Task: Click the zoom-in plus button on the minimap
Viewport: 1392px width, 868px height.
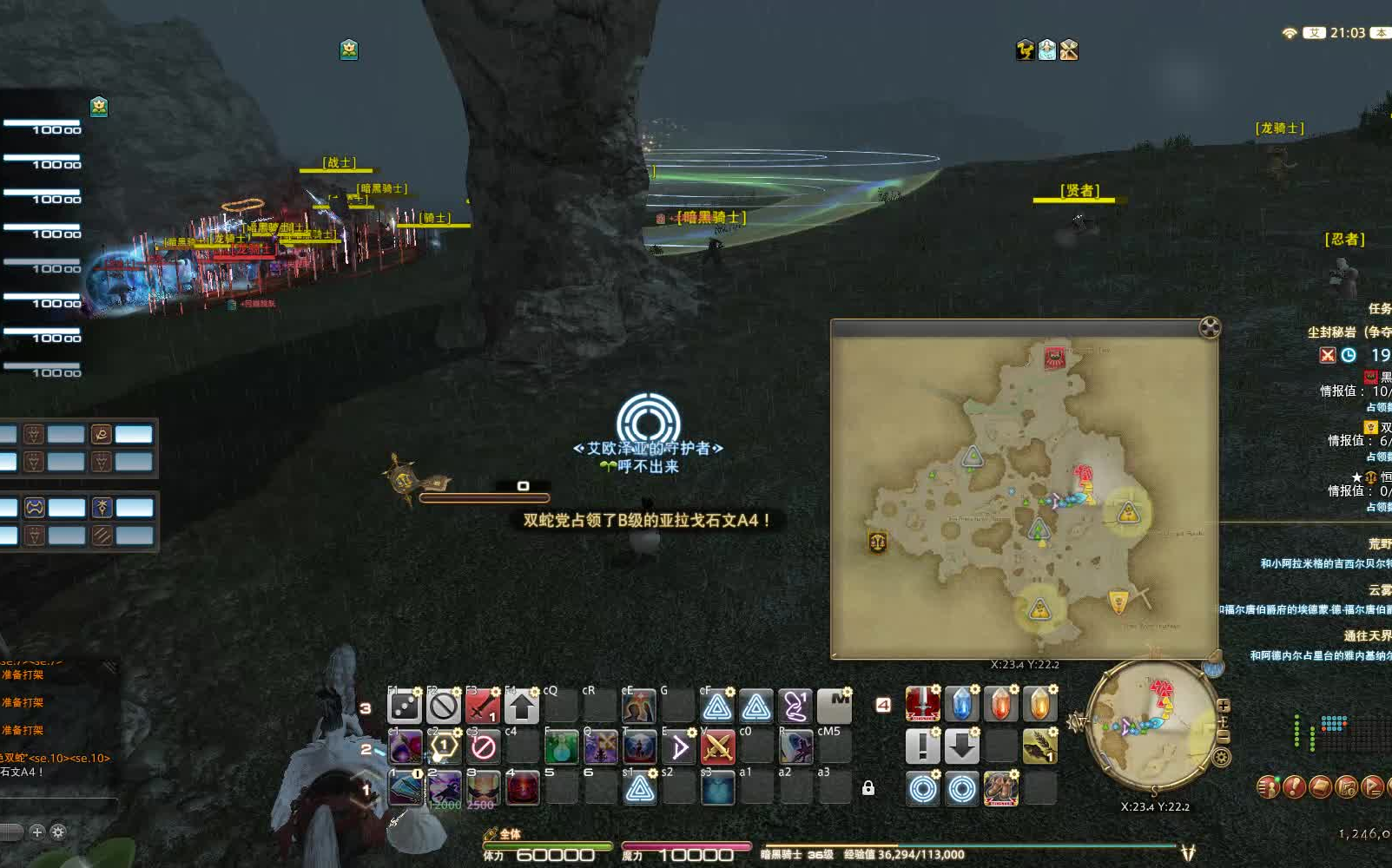Action: 1224,707
